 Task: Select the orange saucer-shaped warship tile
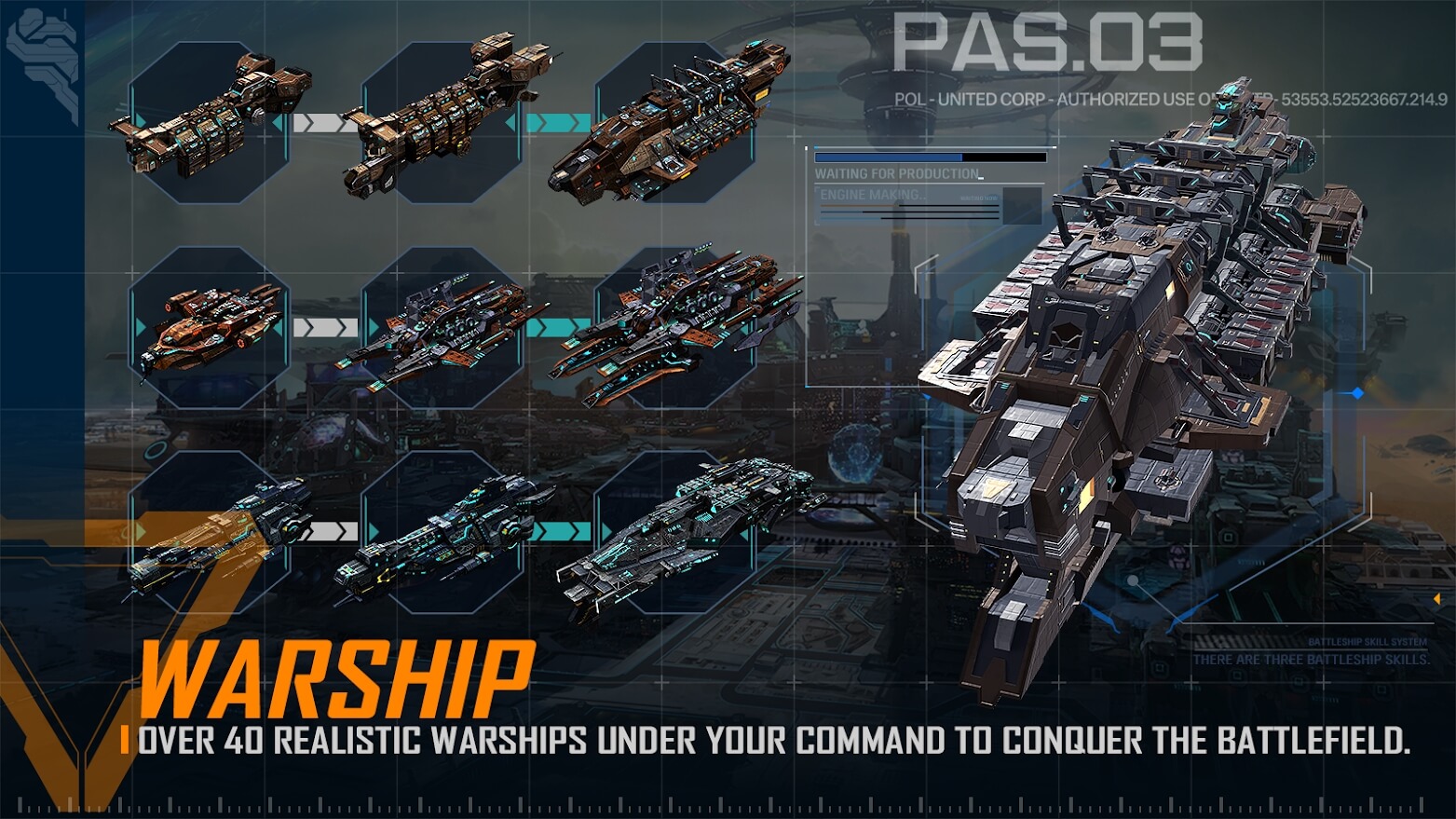[x=210, y=327]
